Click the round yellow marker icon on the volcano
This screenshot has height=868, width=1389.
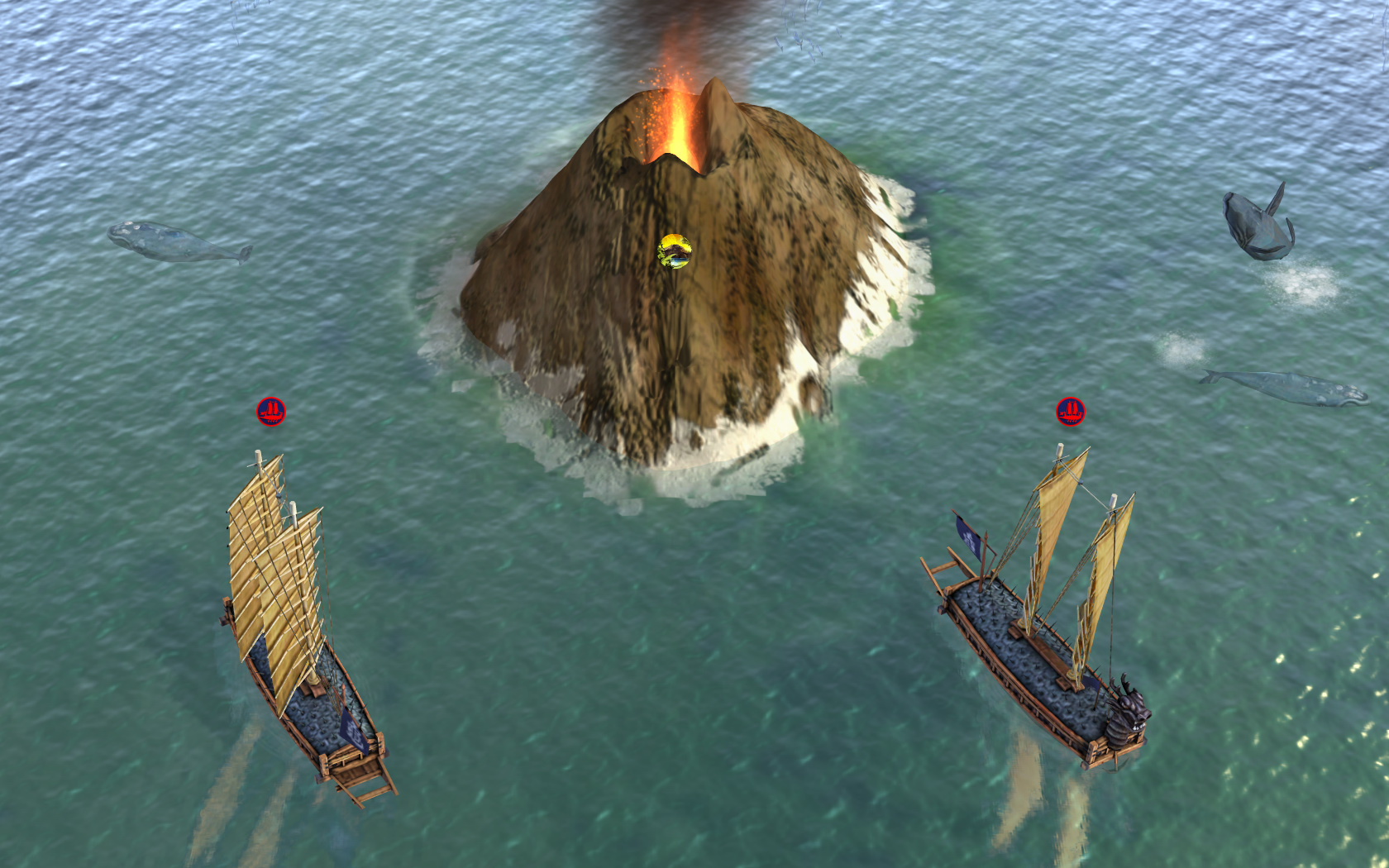675,251
